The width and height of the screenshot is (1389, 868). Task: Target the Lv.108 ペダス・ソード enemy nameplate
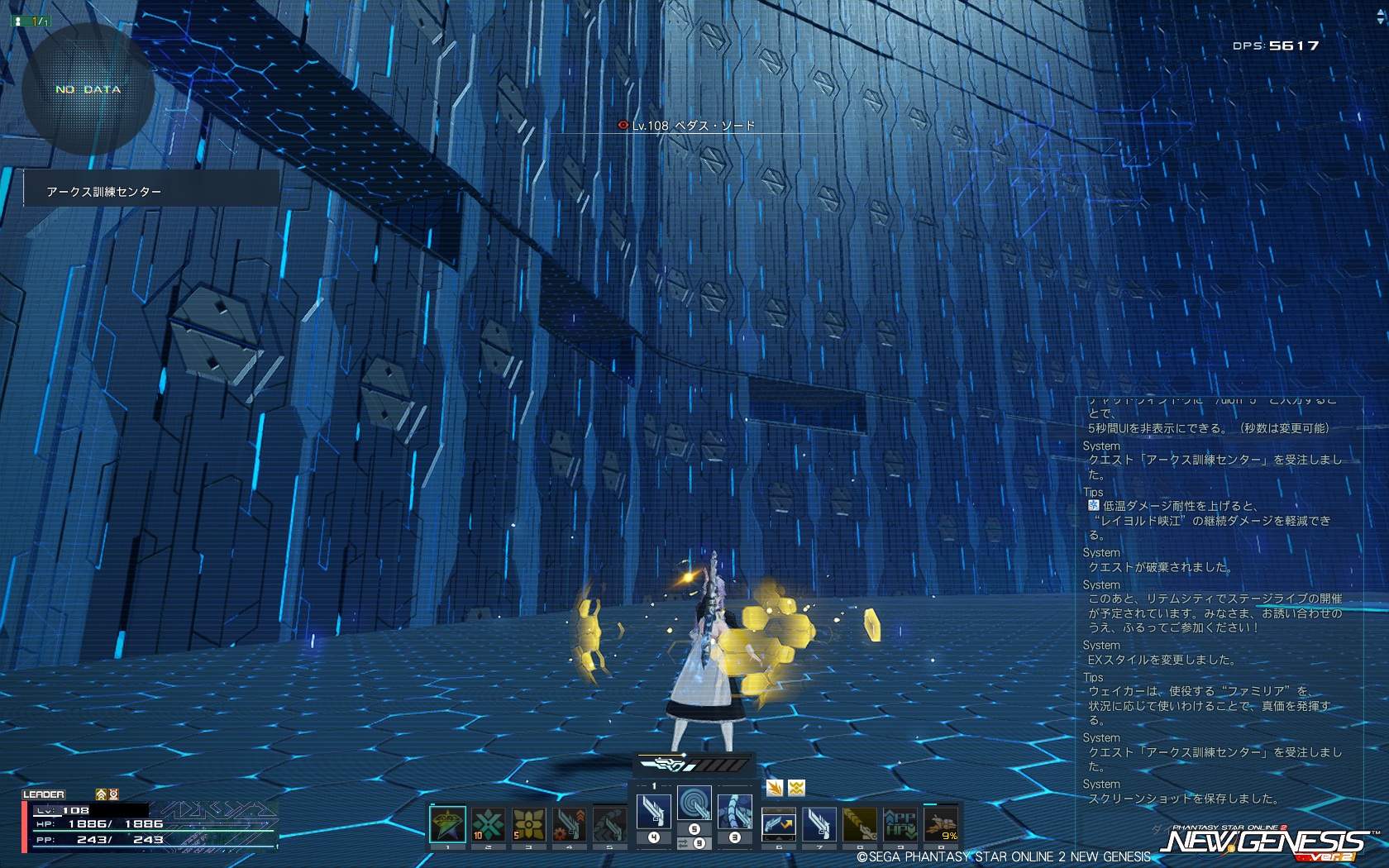tap(686, 126)
